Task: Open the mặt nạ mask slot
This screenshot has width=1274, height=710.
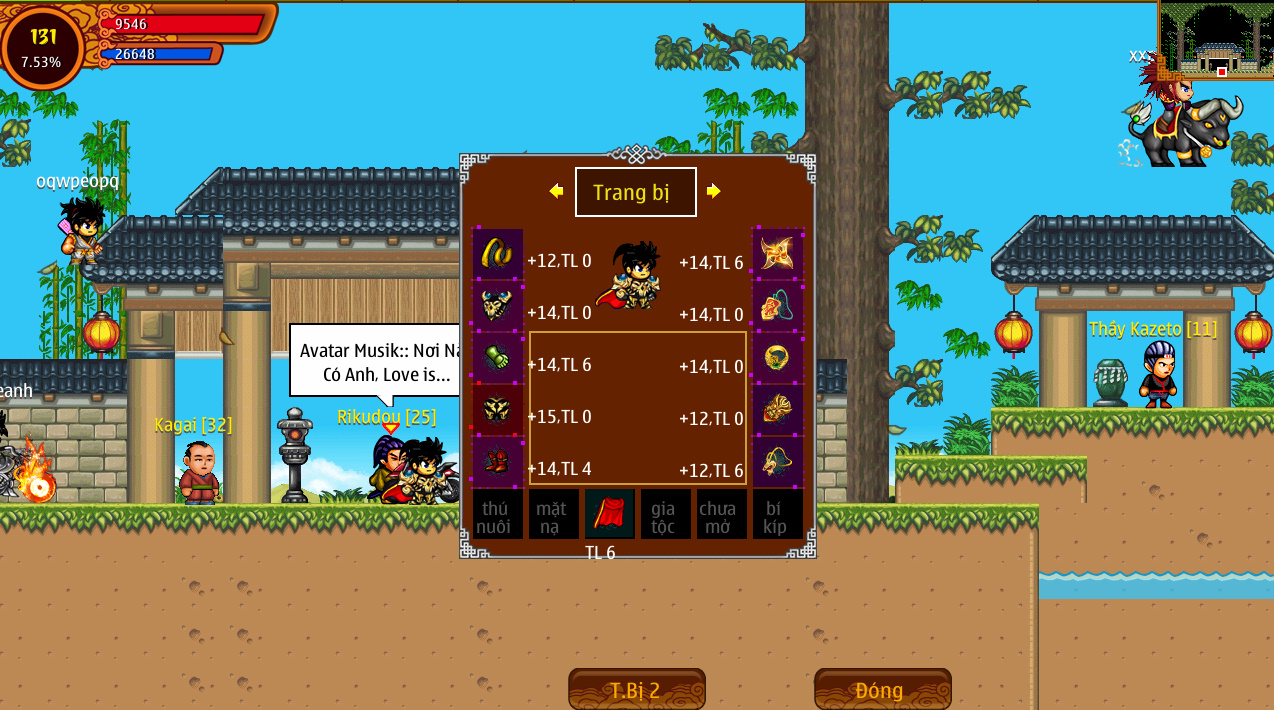Action: pos(553,514)
